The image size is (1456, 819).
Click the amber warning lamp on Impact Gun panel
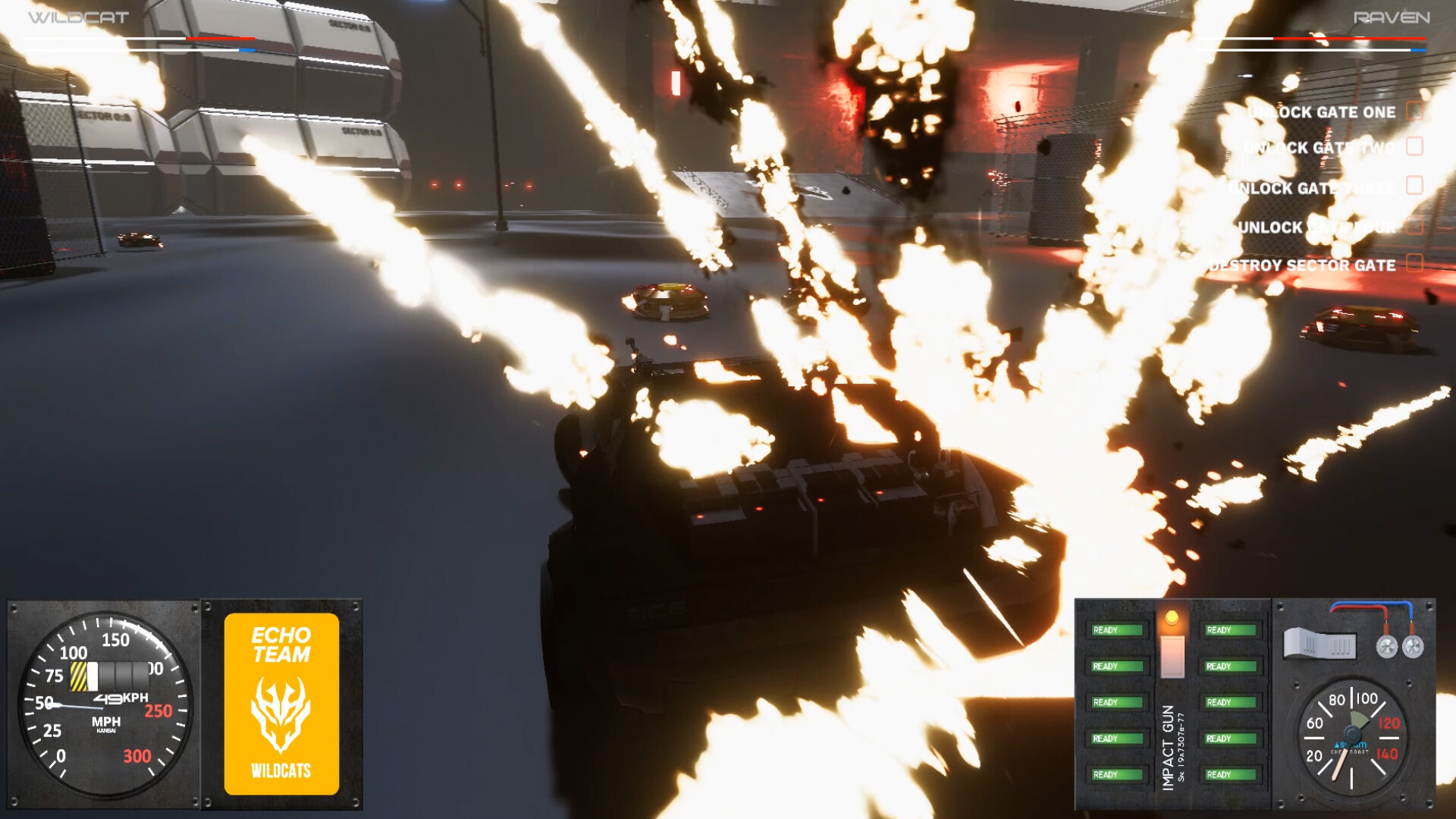coord(1172,617)
